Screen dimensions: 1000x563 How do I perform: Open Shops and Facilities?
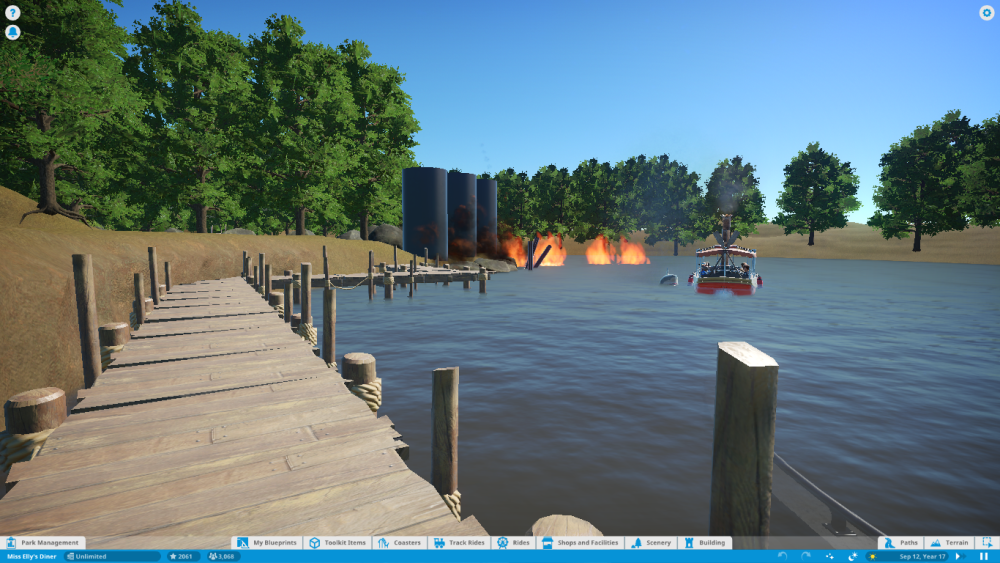coord(580,543)
